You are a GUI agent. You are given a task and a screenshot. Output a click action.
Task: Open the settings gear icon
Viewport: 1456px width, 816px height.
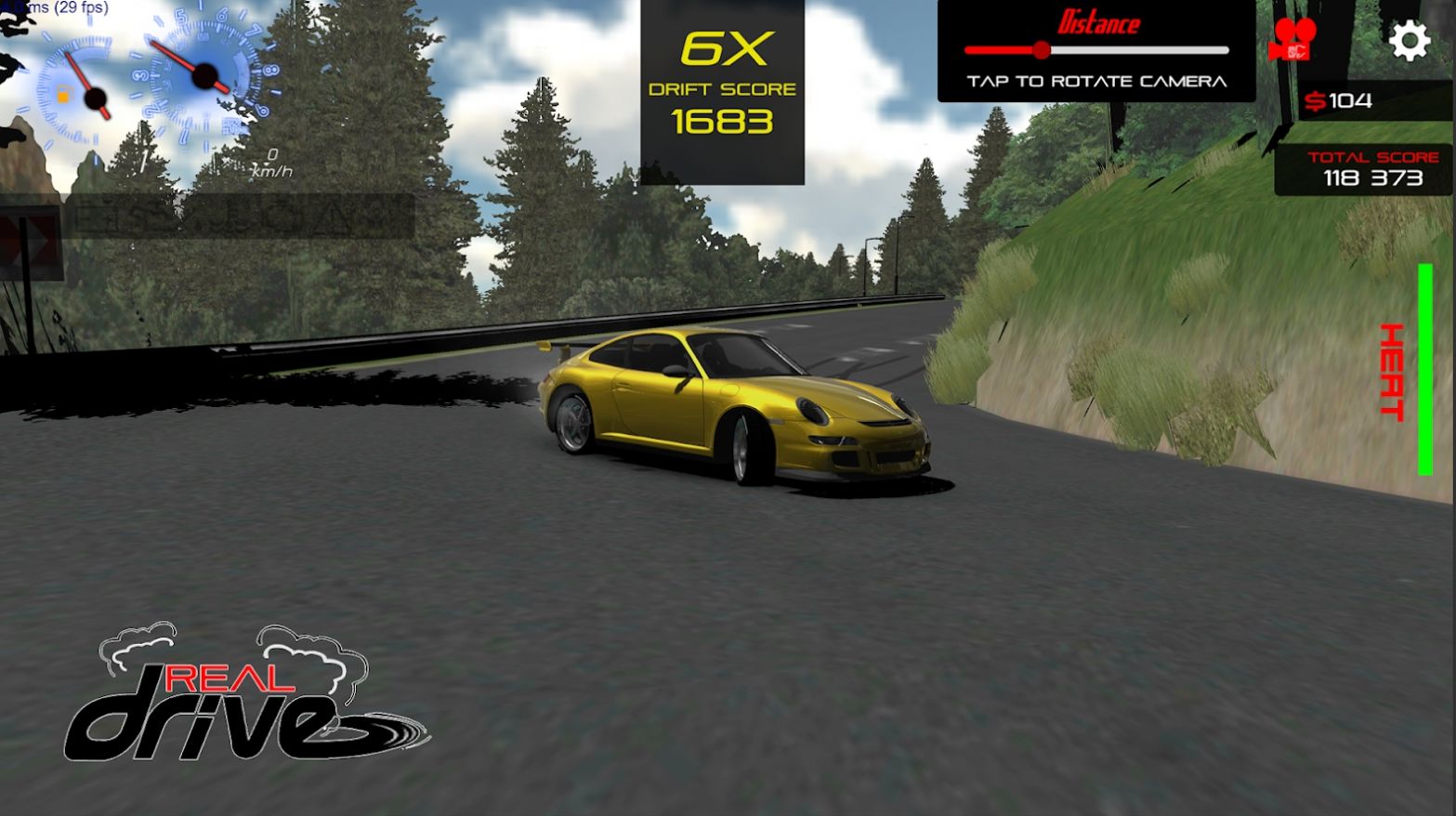tap(1411, 39)
